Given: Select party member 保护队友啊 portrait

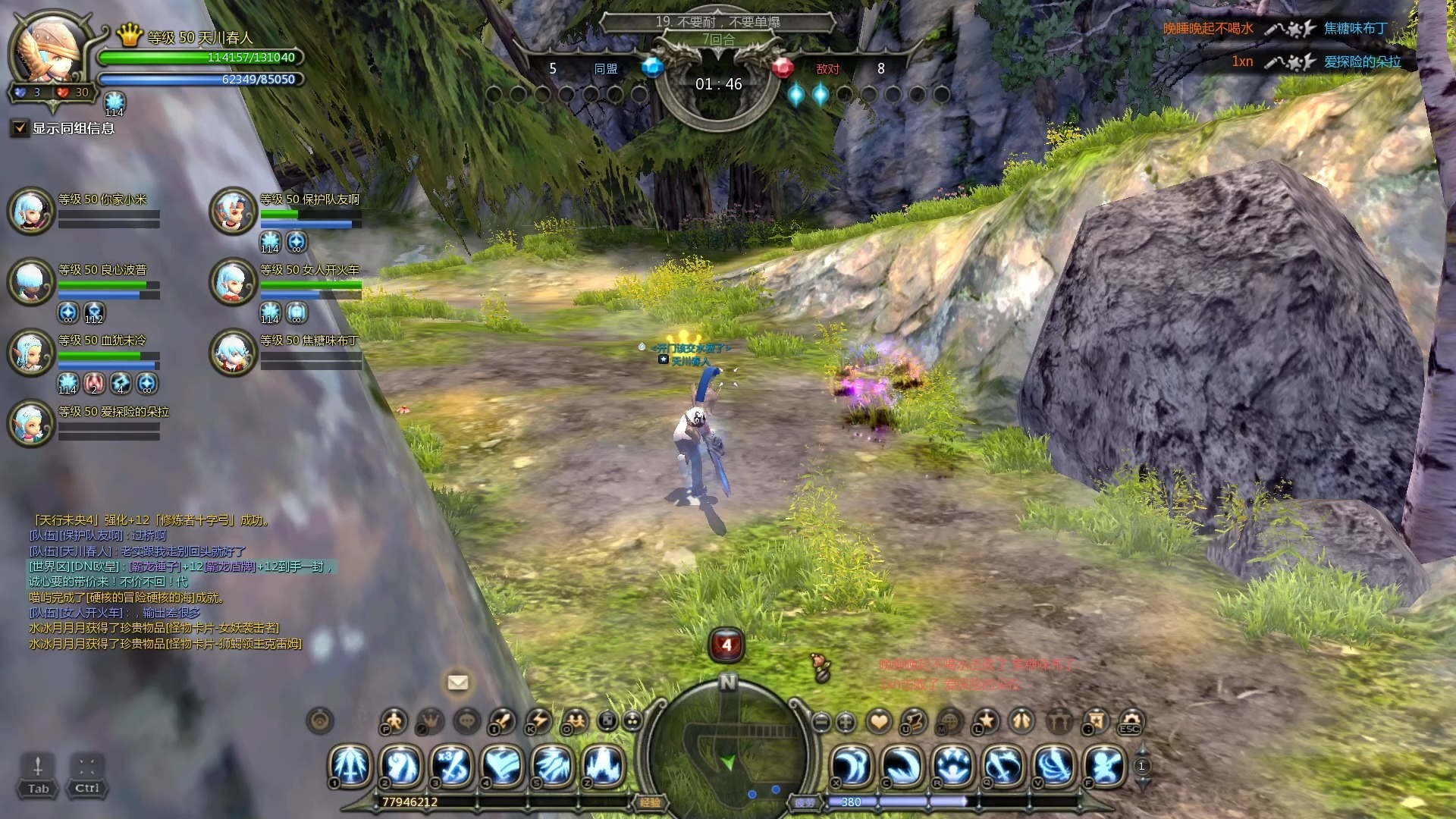Looking at the screenshot, I should [233, 210].
